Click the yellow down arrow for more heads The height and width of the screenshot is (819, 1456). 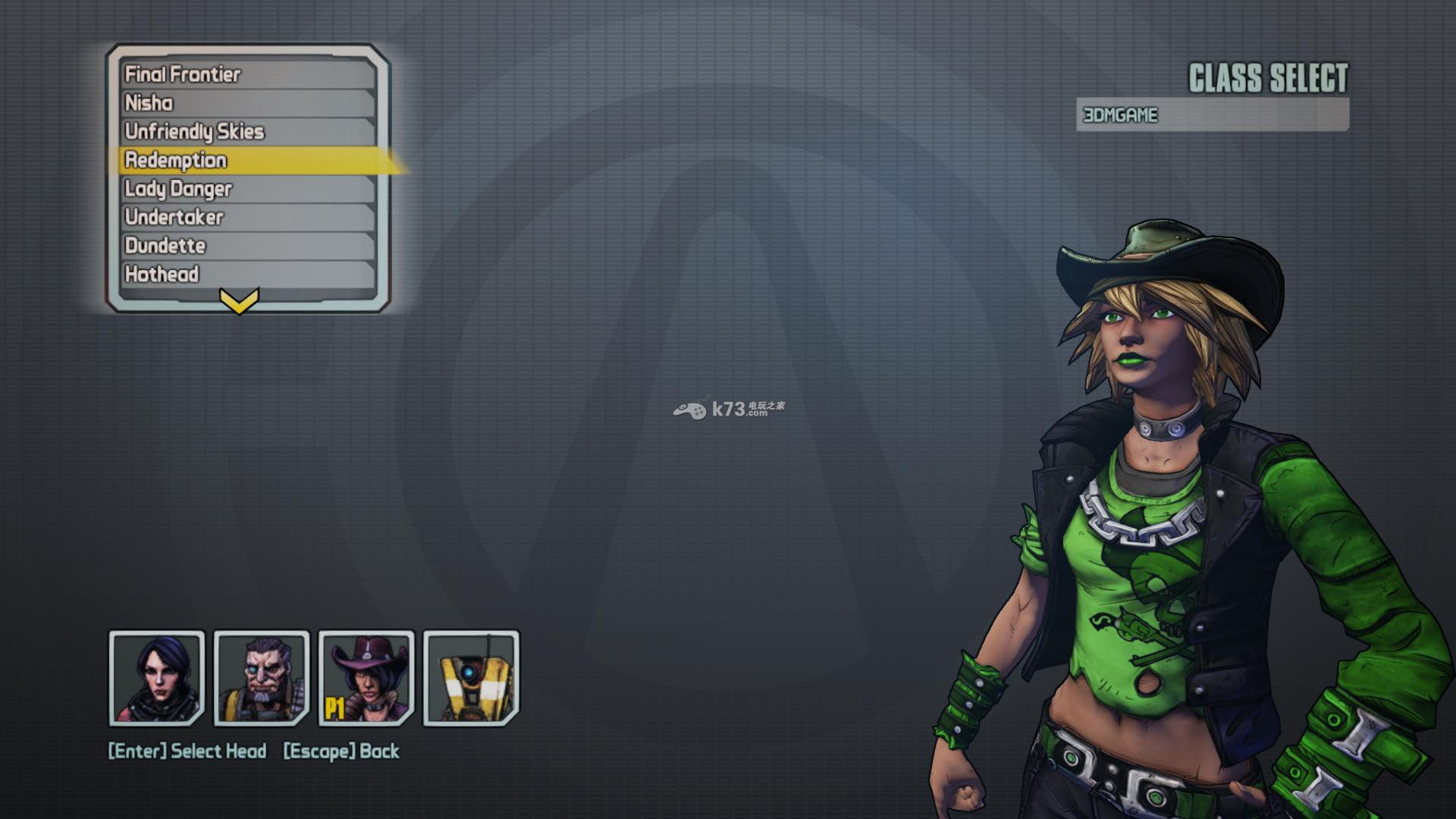(239, 301)
